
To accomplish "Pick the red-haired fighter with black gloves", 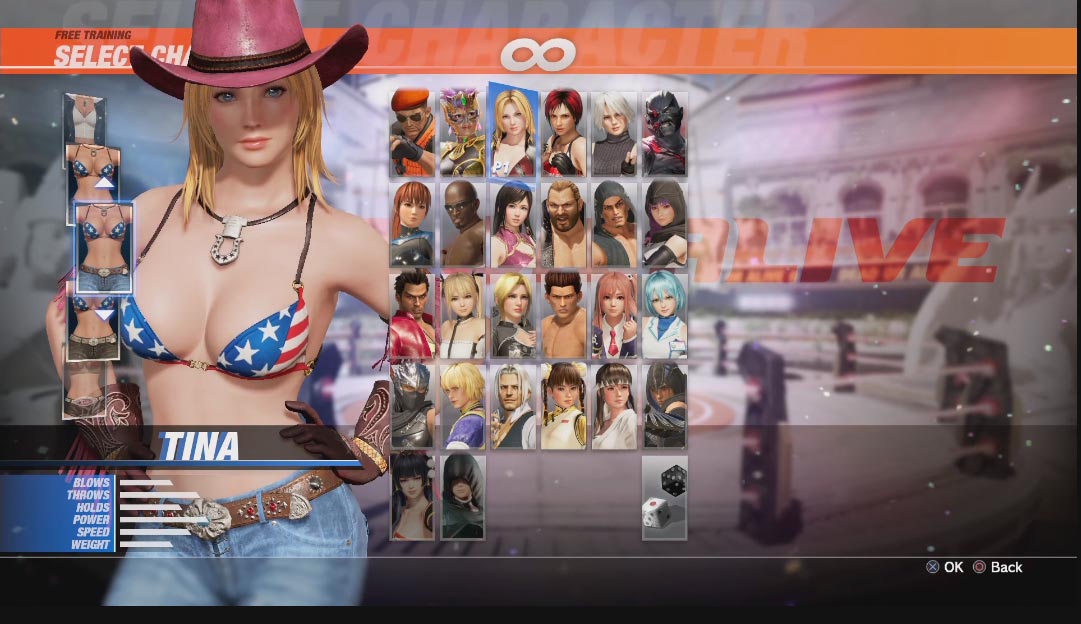I will [x=564, y=134].
